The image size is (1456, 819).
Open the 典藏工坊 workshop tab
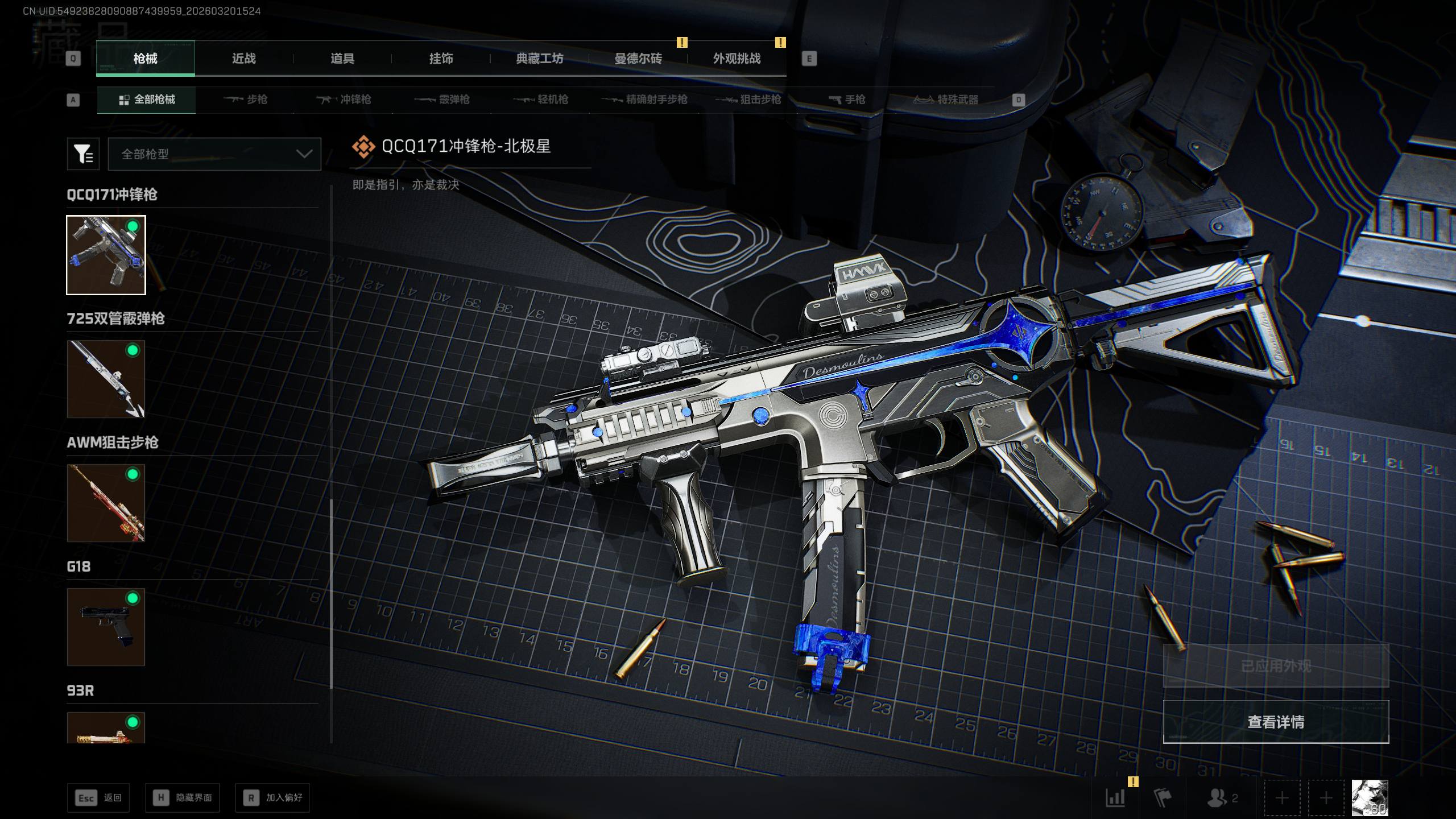[539, 59]
